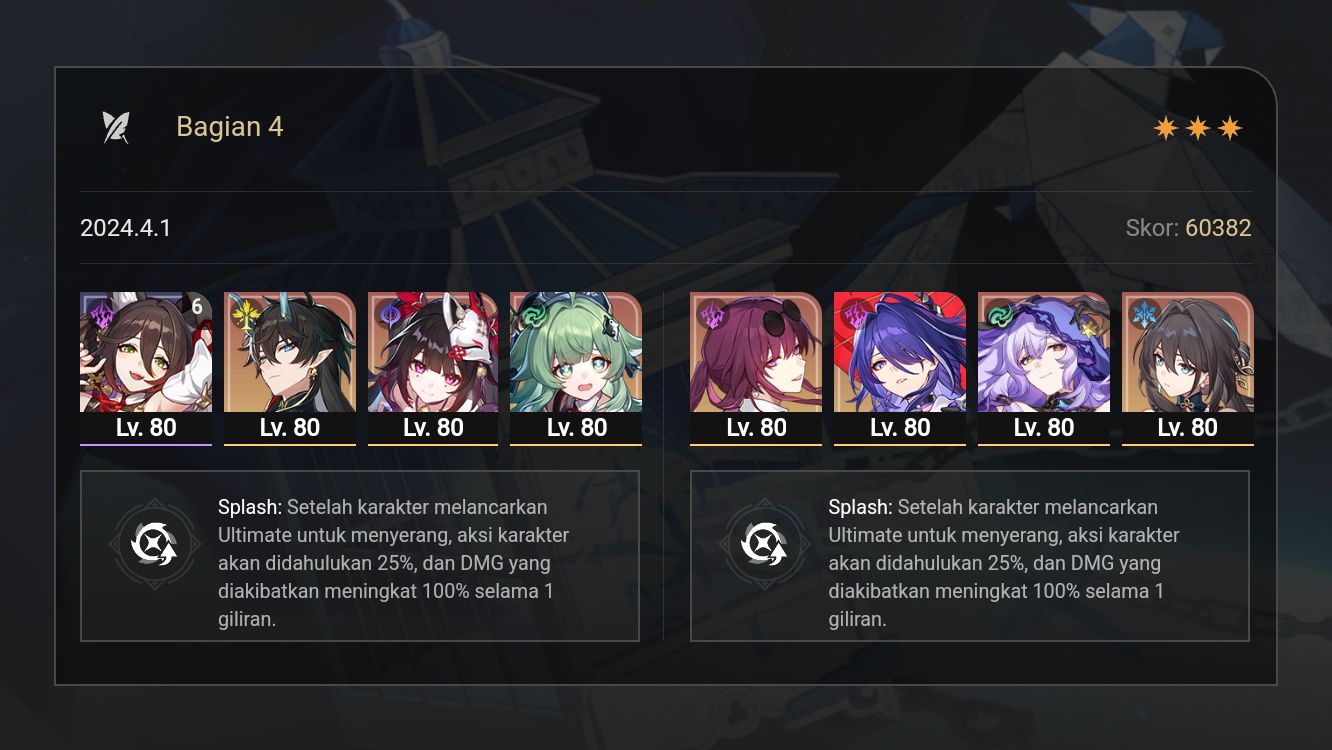Viewport: 1332px width, 750px height.
Task: Select the Bagian 4 stage heading
Action: pyautogui.click(x=229, y=126)
